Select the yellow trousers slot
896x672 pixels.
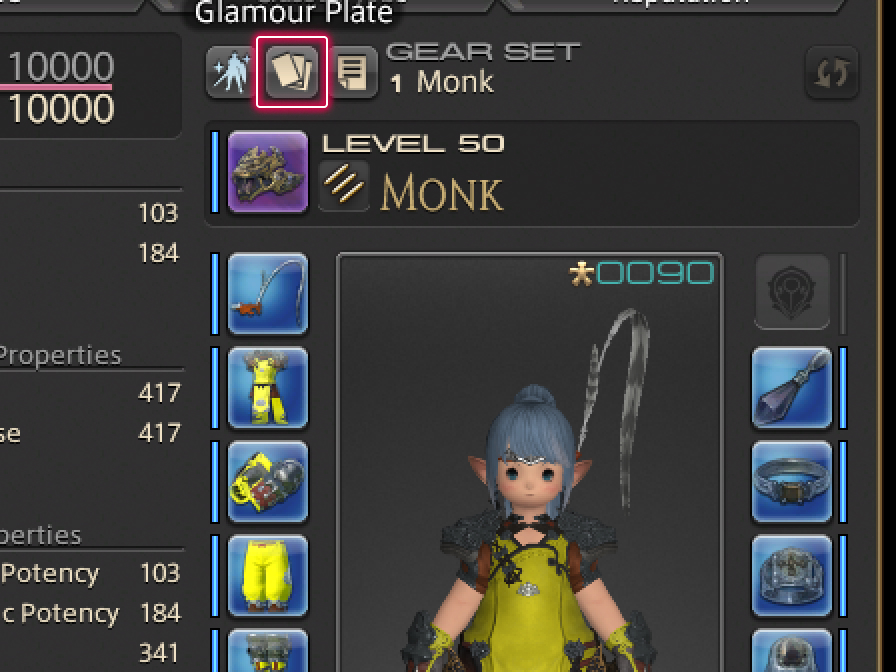tap(268, 575)
